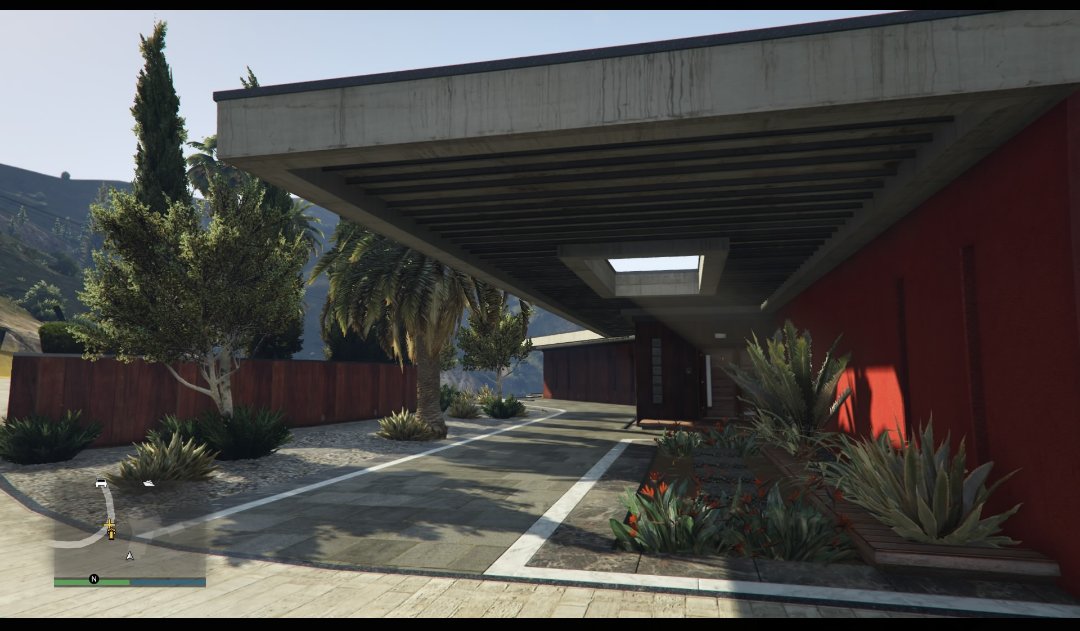Select the white boat blip on minimap

(x=148, y=483)
